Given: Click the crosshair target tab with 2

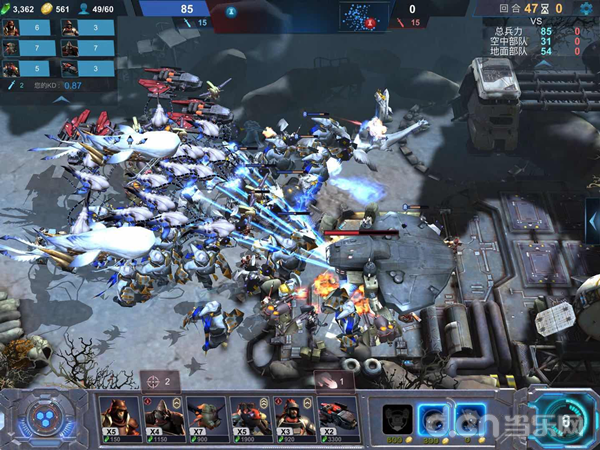Looking at the screenshot, I should click(x=158, y=381).
